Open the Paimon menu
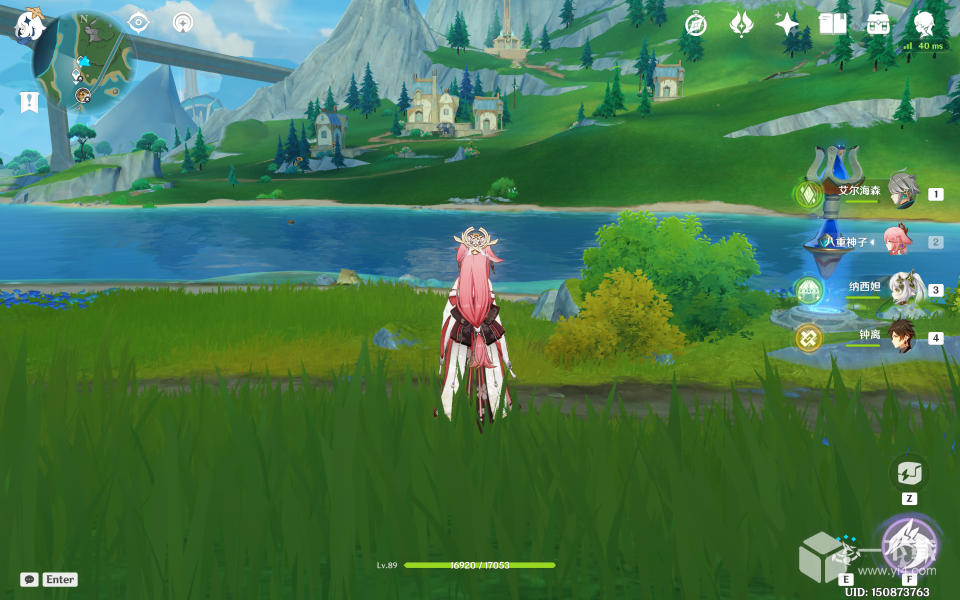960x600 pixels. coord(28,24)
